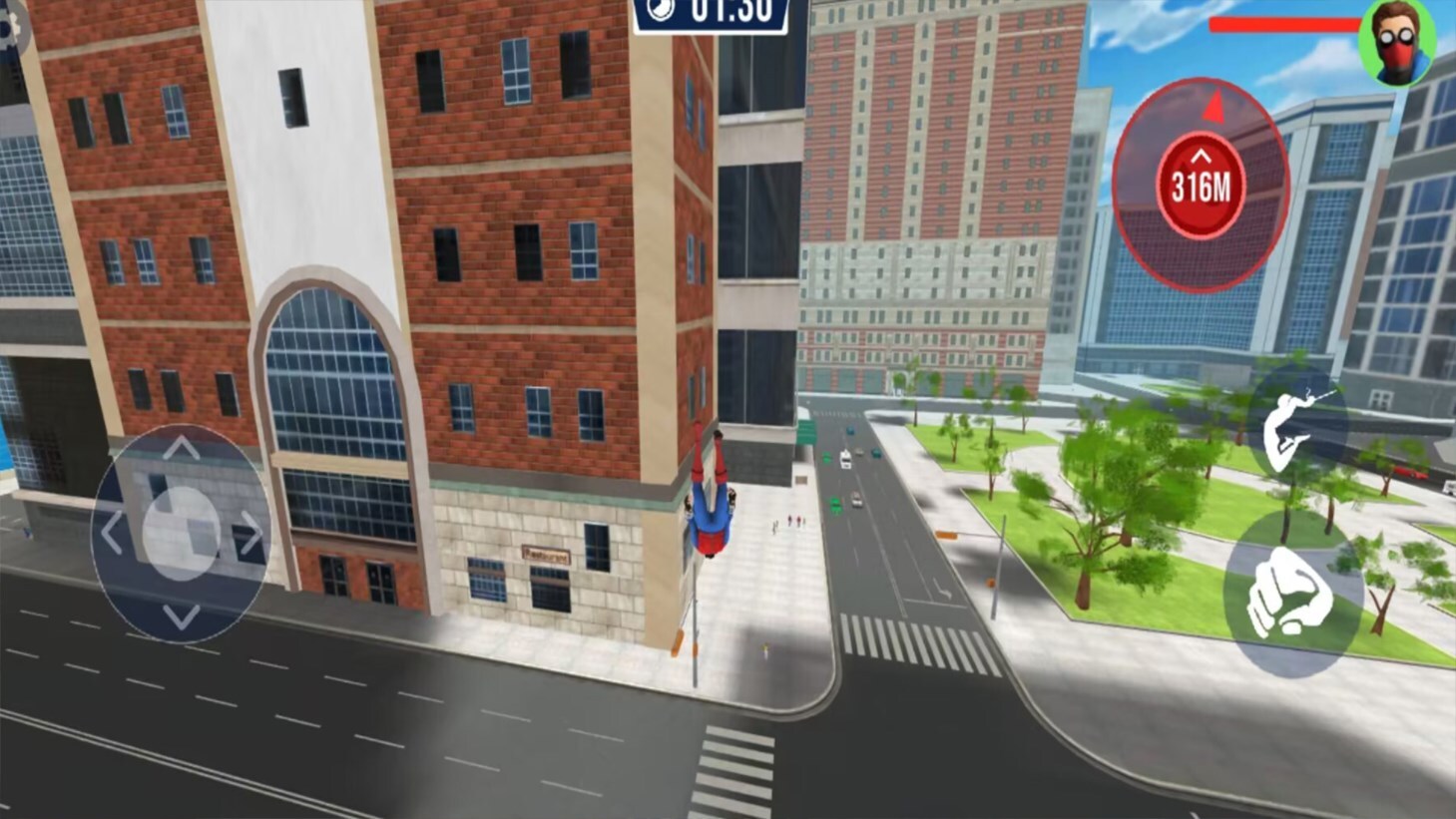
Task: Click the red navigation arrow above the compass
Action: click(1213, 106)
